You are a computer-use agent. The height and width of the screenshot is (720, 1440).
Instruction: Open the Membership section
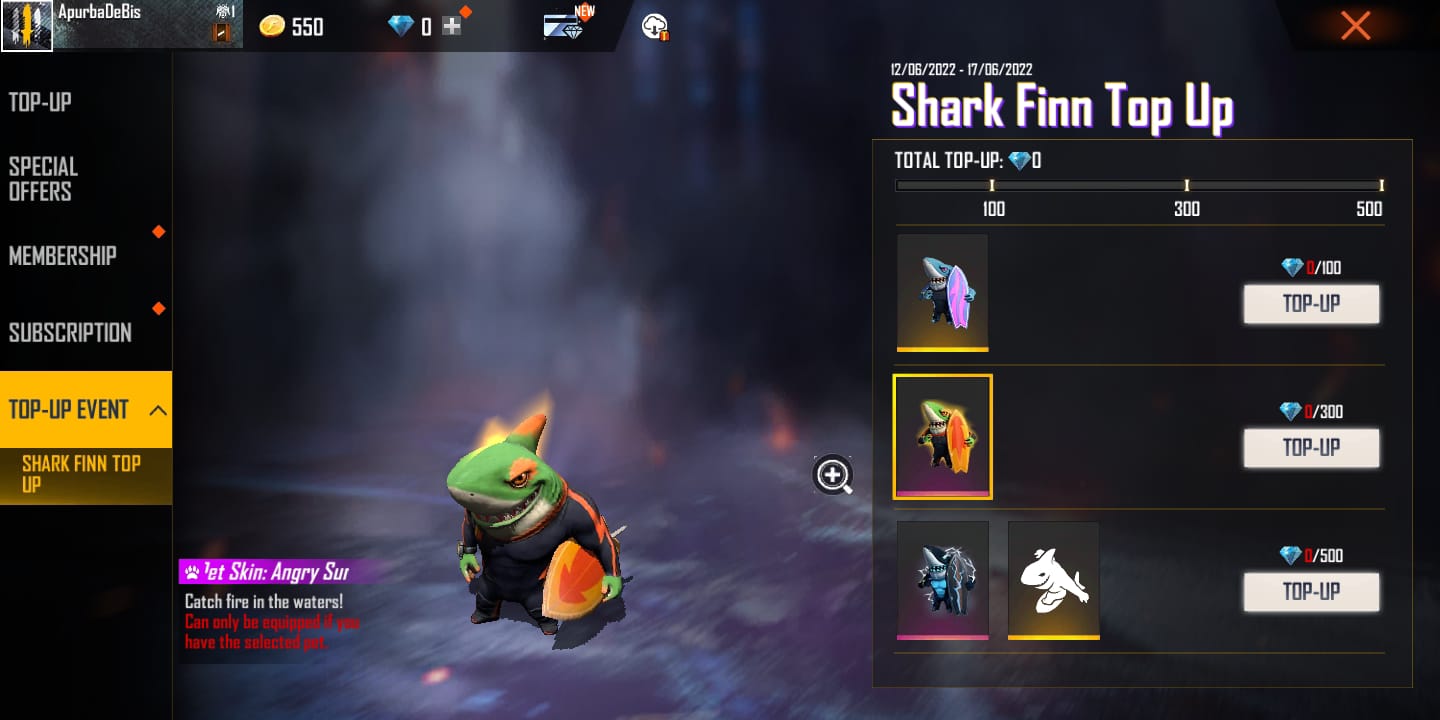(63, 256)
